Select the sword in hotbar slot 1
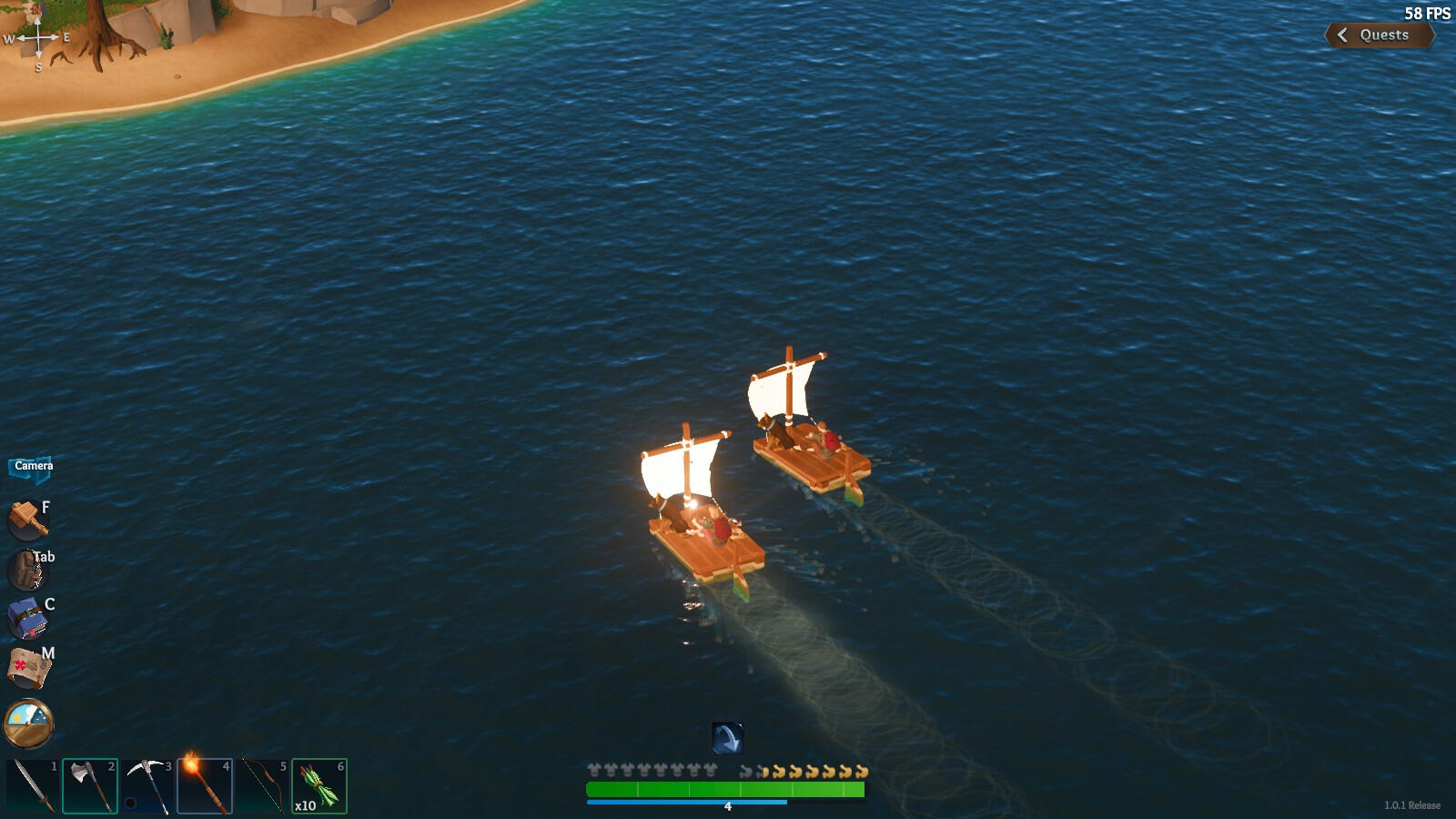1456x819 pixels. [x=33, y=785]
